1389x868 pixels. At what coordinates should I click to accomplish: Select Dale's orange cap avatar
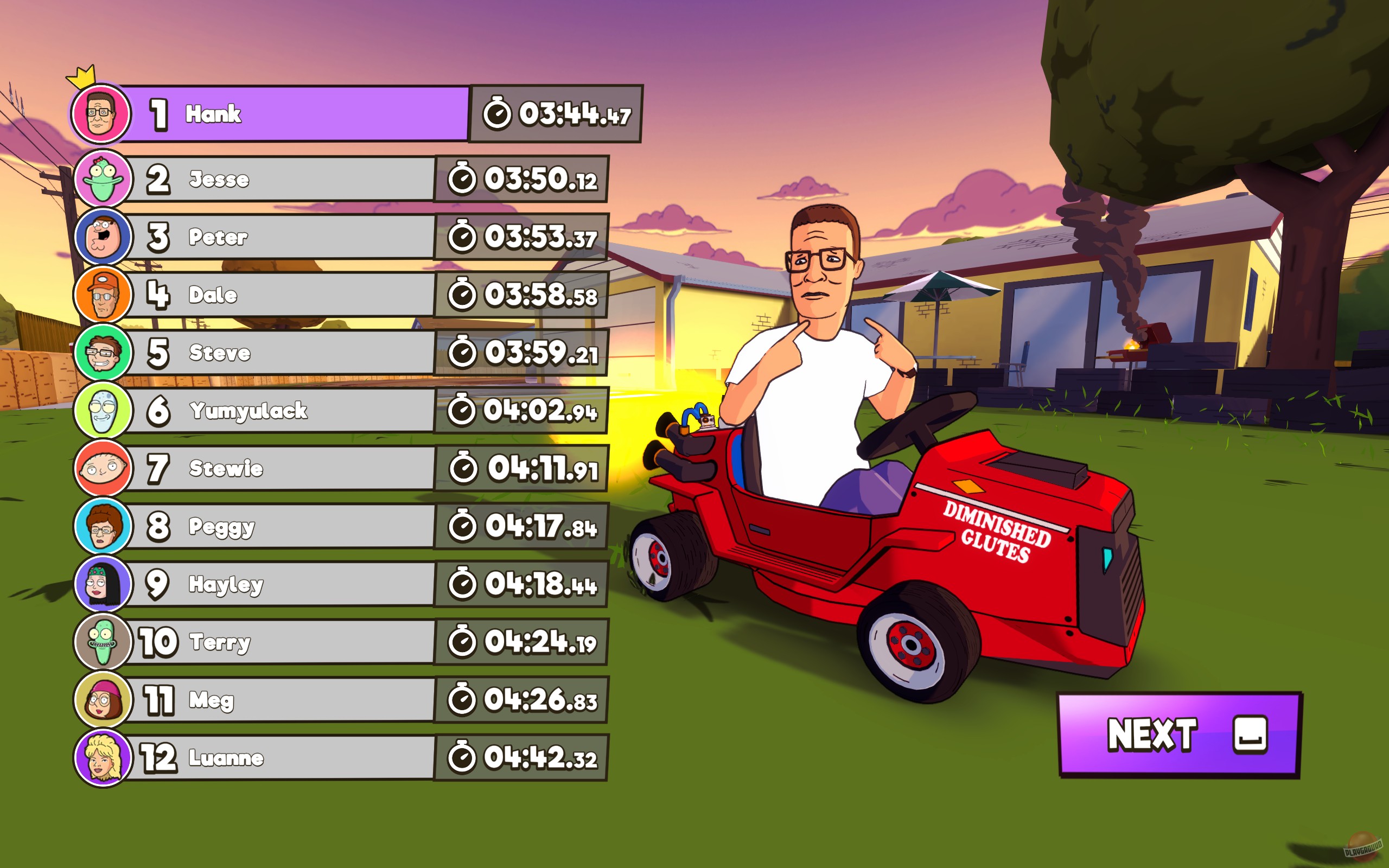point(102,295)
